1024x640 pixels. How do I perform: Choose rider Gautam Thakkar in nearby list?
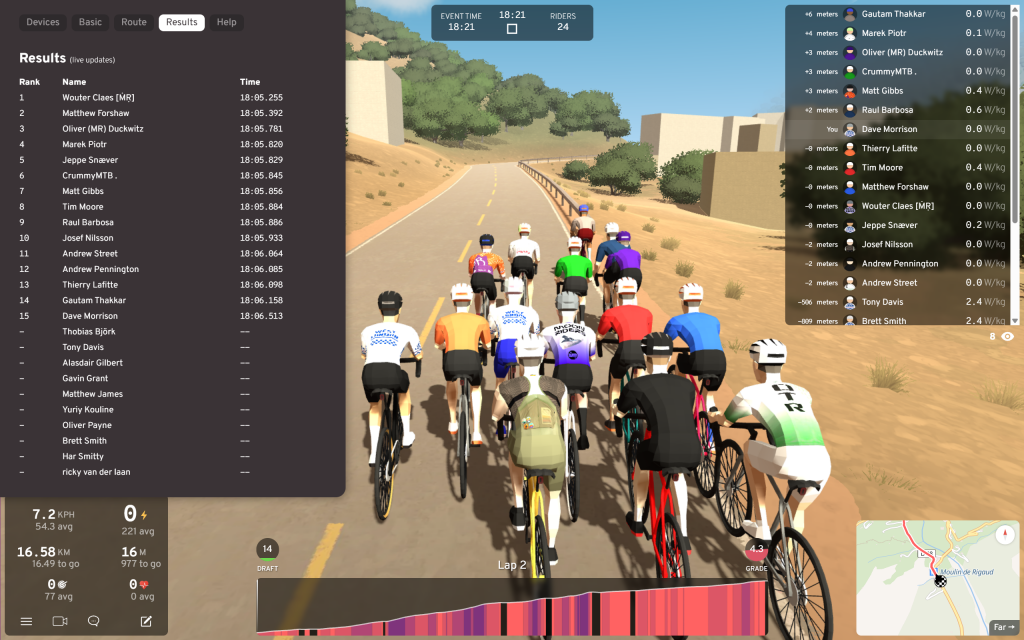pyautogui.click(x=893, y=14)
